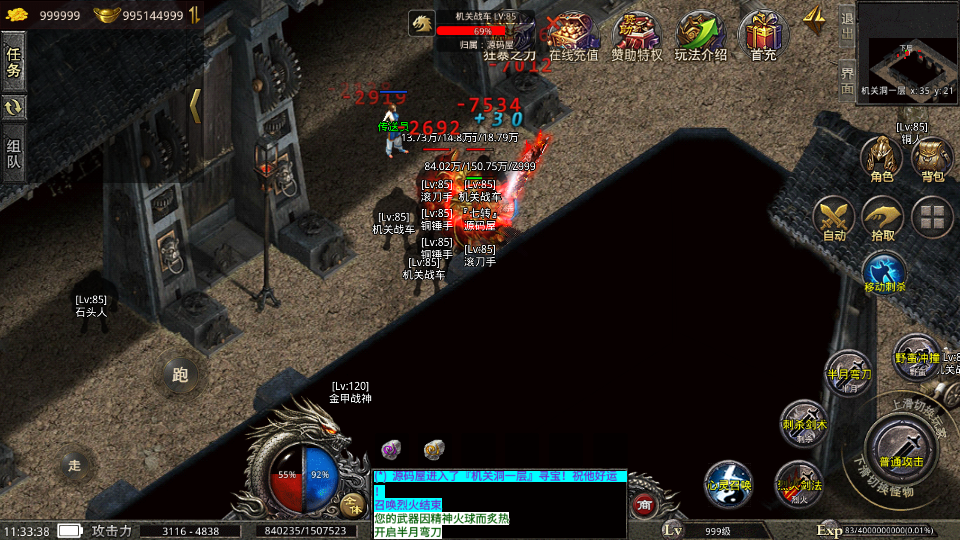Open the 首充 first-recharge gift
960x540 pixels.
(x=763, y=37)
